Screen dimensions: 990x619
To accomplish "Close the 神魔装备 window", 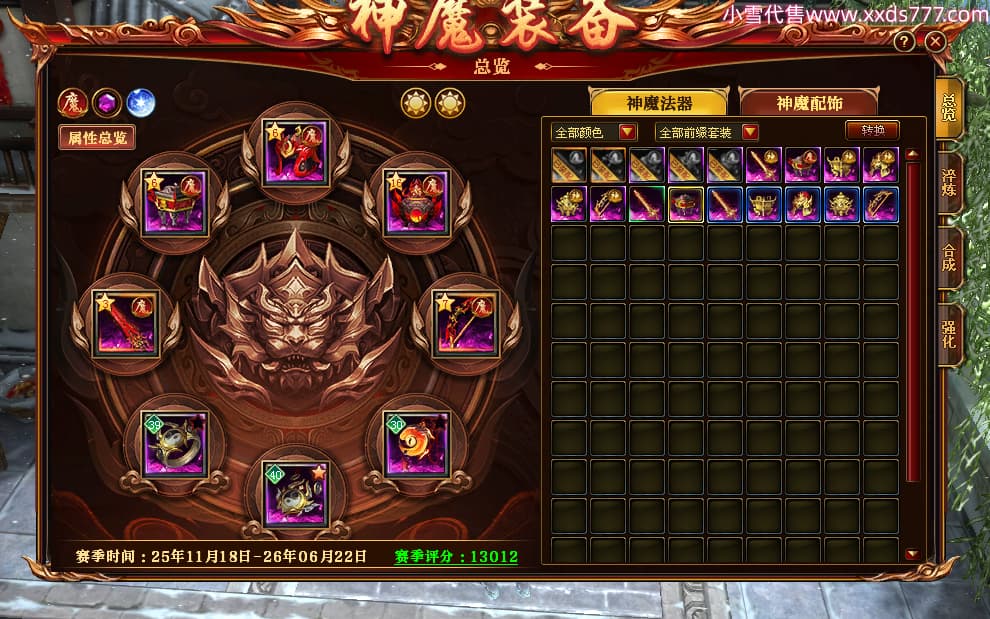I will pos(935,41).
